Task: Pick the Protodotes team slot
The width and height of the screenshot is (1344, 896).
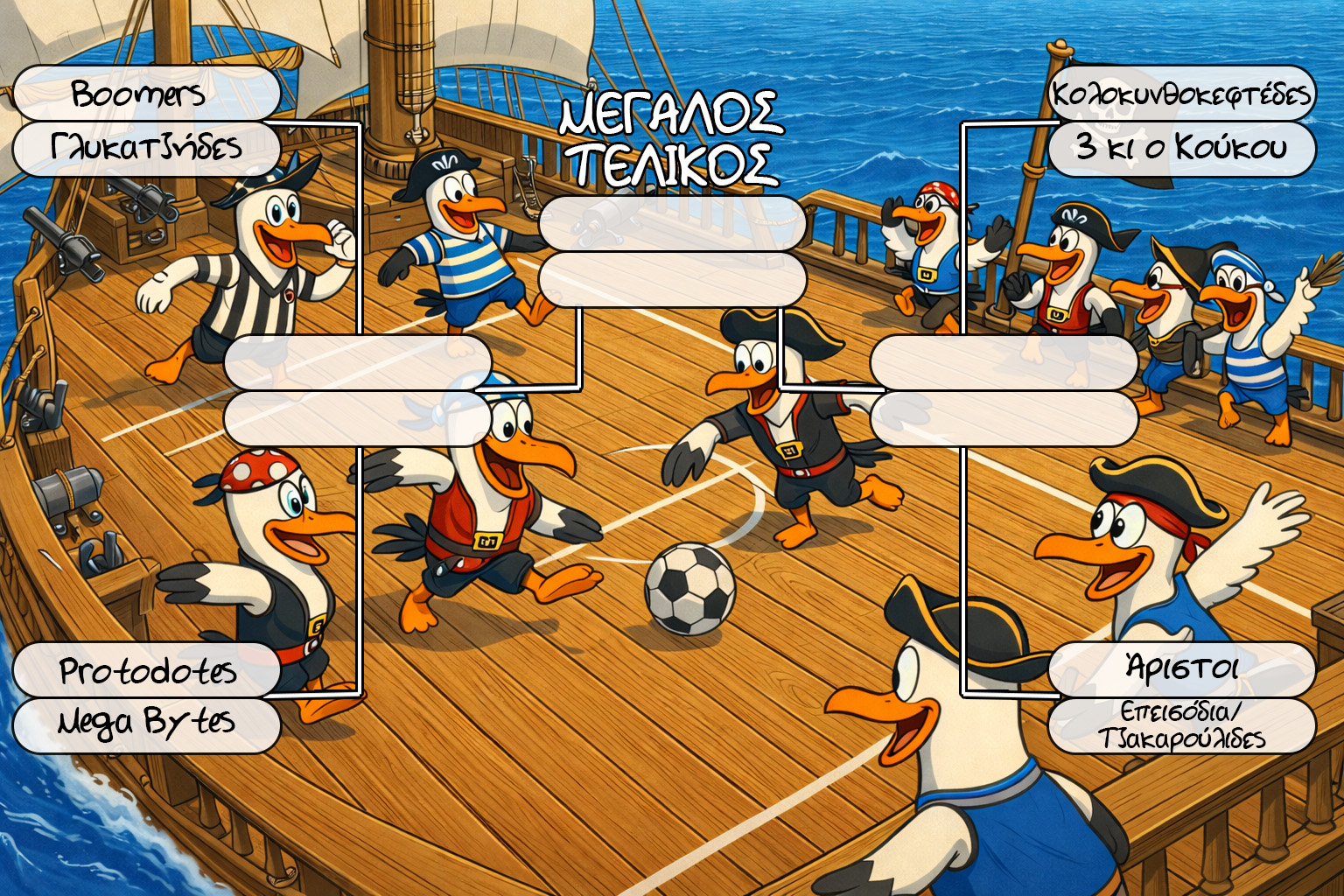Action: tap(146, 670)
